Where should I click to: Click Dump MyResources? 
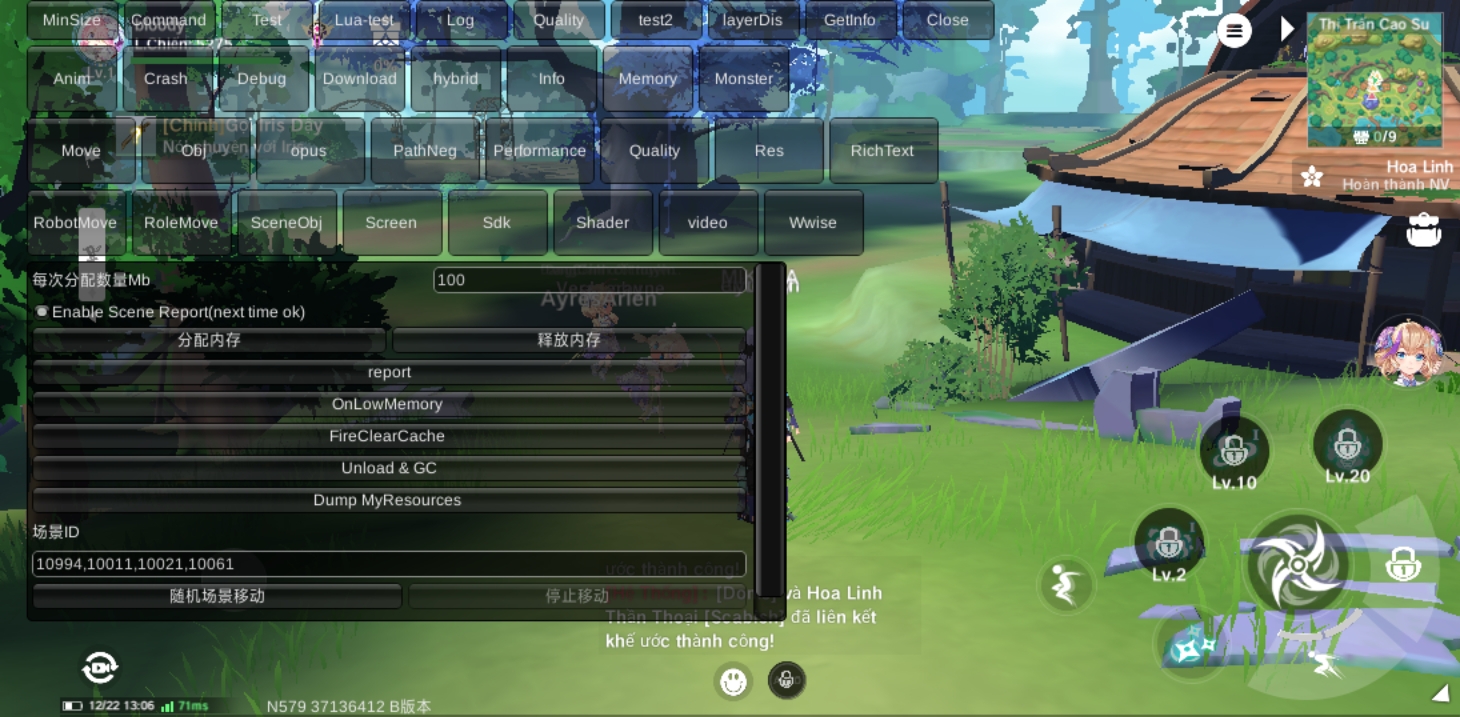[x=387, y=500]
